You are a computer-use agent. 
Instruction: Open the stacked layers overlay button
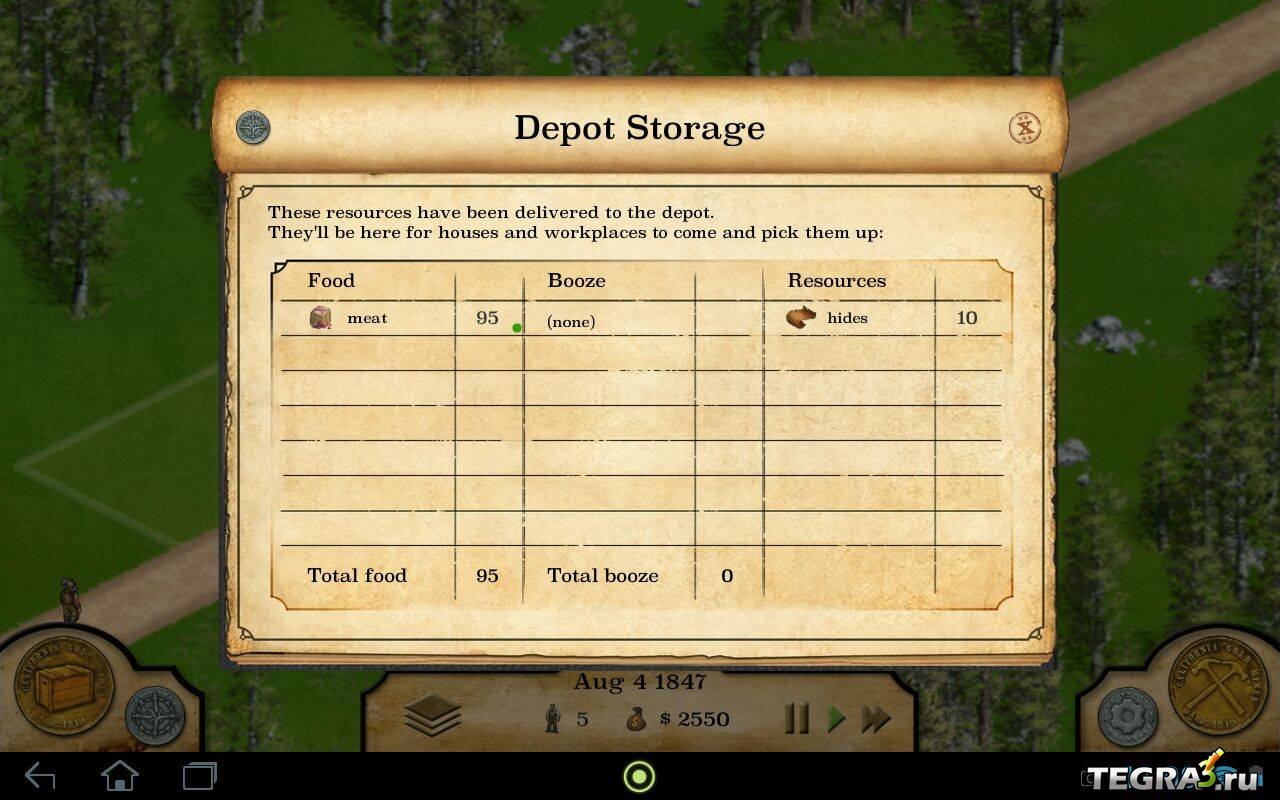[x=432, y=716]
